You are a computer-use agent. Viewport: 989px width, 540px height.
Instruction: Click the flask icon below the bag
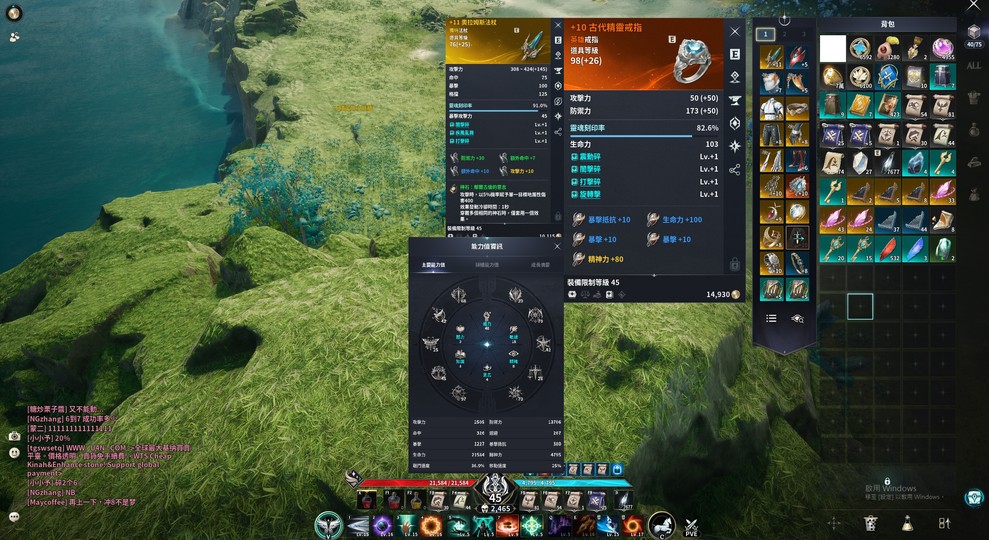tap(907, 522)
